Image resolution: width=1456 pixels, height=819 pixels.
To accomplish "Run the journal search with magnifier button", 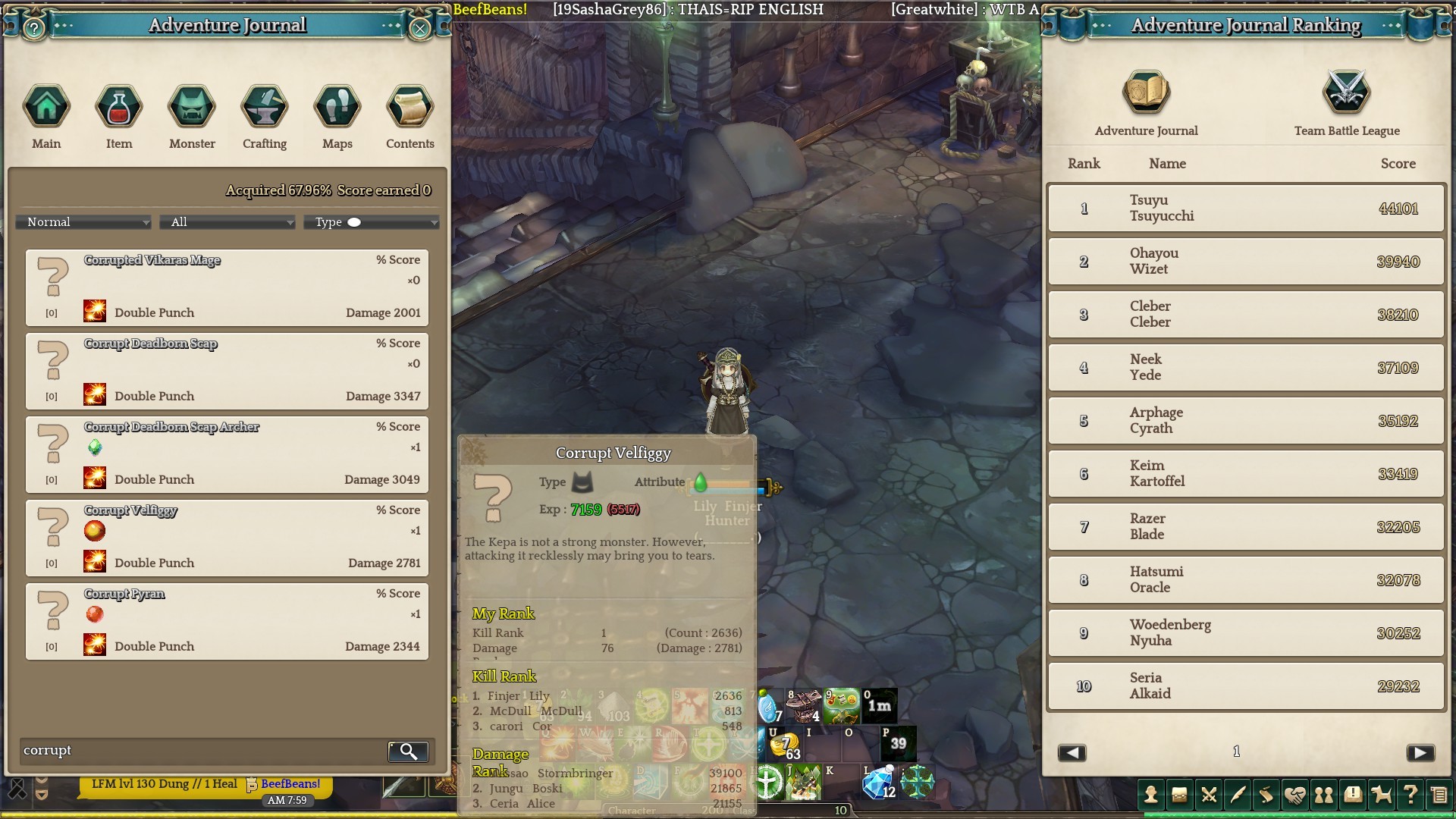I will coord(408,752).
